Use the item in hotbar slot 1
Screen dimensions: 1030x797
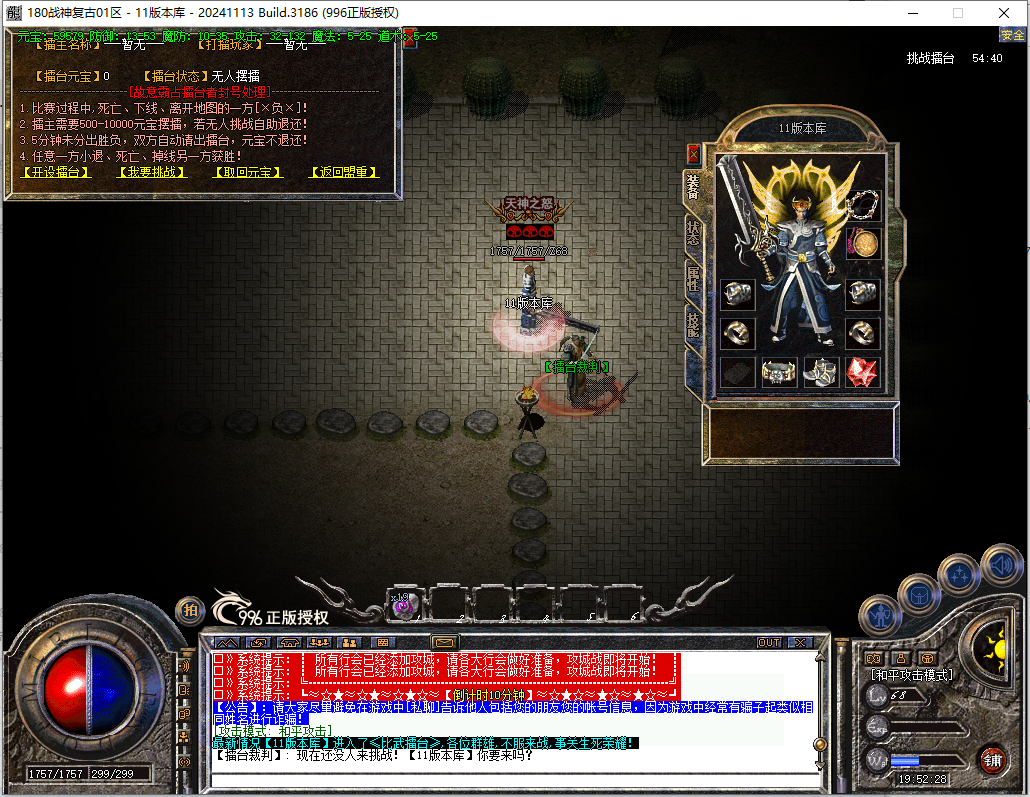tap(404, 604)
